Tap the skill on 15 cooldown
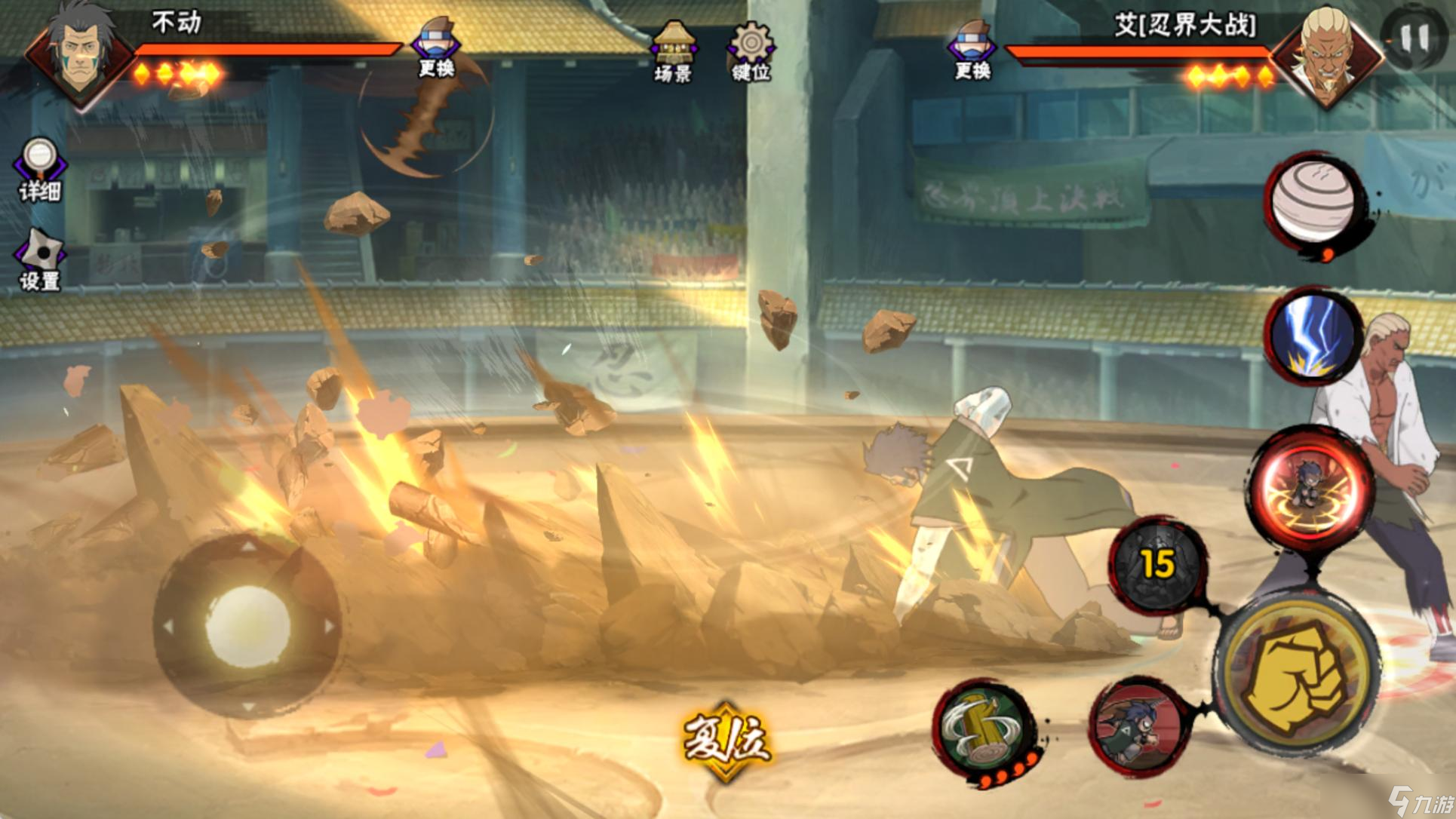 [1158, 564]
